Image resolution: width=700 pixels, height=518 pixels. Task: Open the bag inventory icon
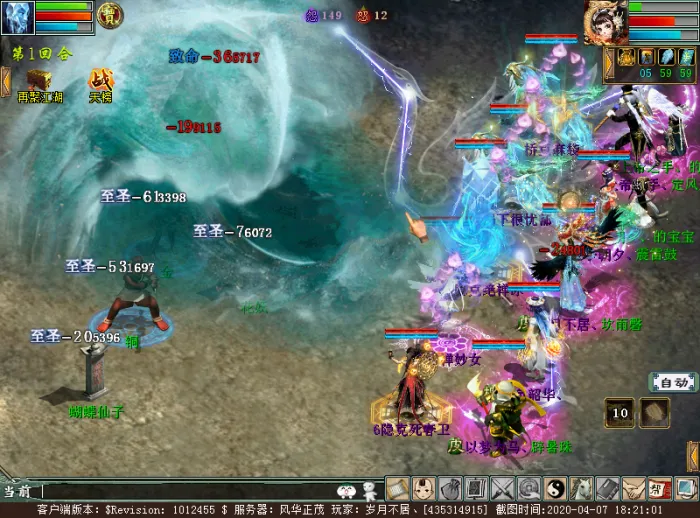point(450,489)
